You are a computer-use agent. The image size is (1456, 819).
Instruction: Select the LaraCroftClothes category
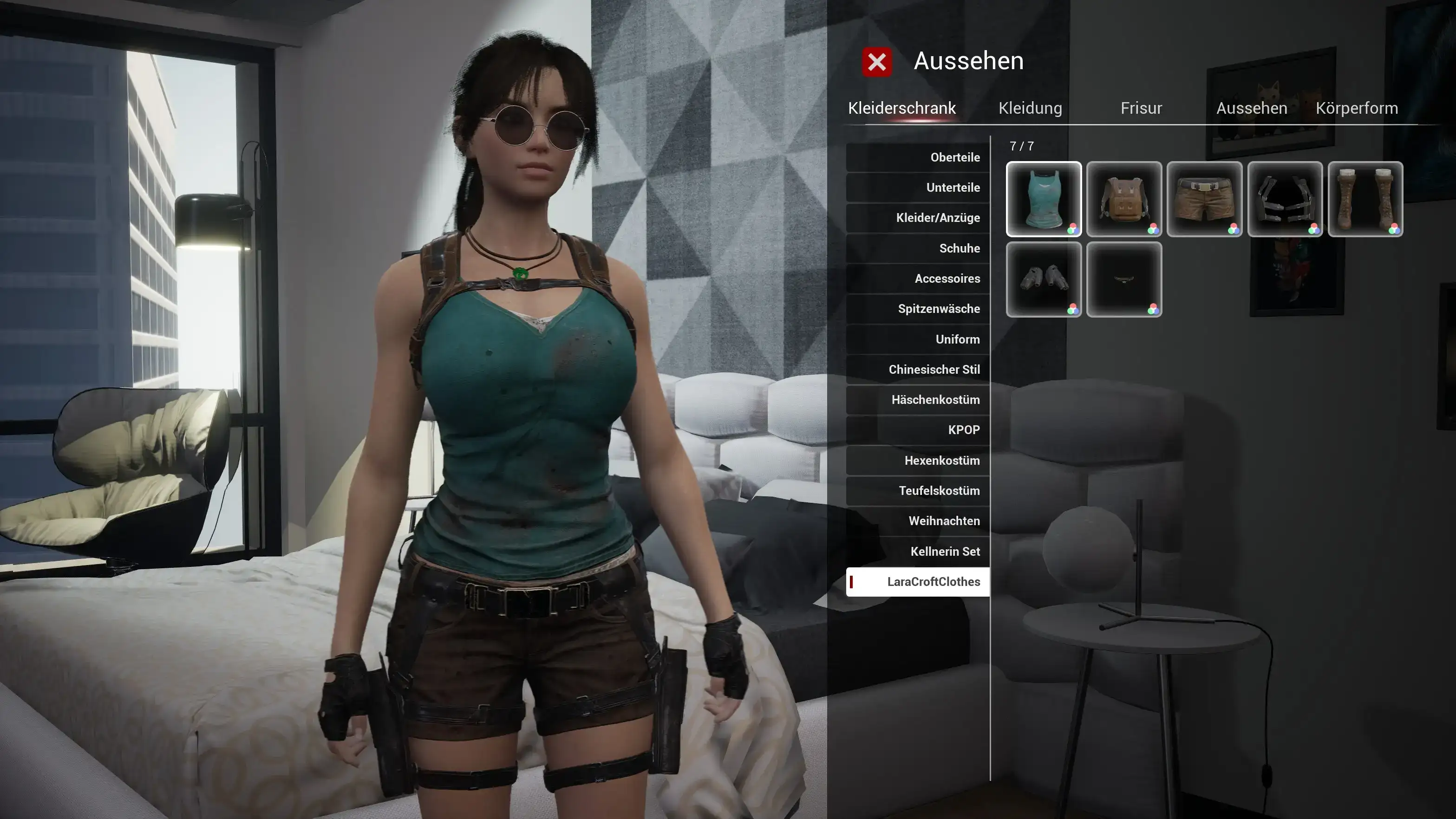(x=919, y=582)
